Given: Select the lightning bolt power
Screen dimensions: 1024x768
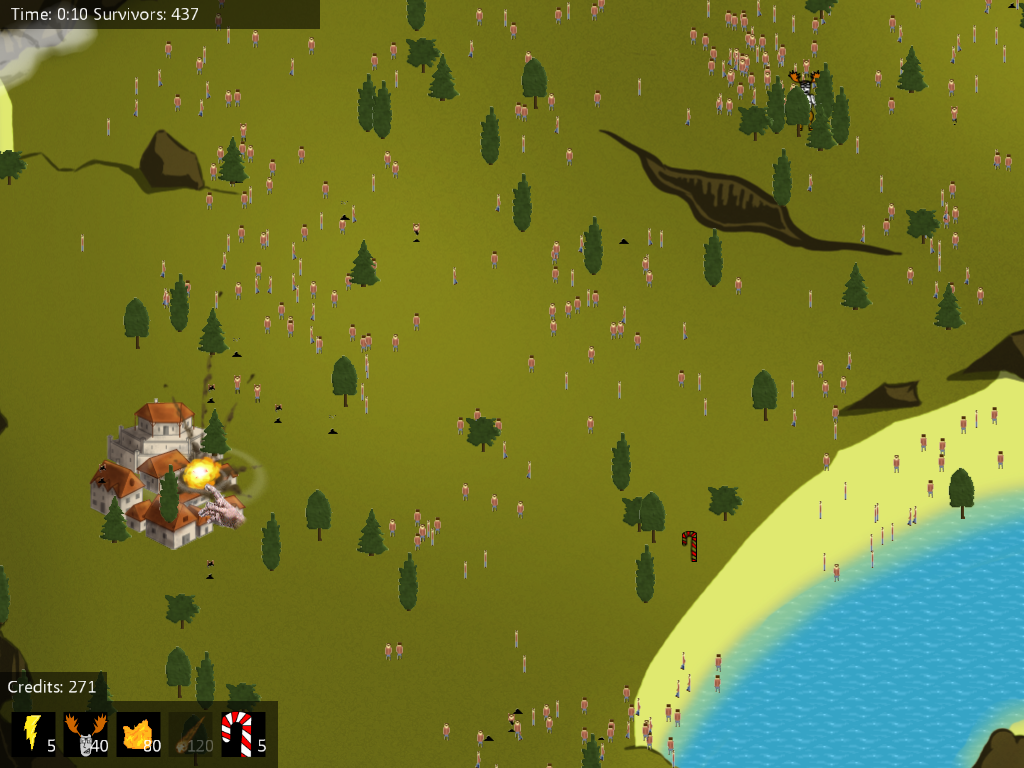Looking at the screenshot, I should click(33, 733).
